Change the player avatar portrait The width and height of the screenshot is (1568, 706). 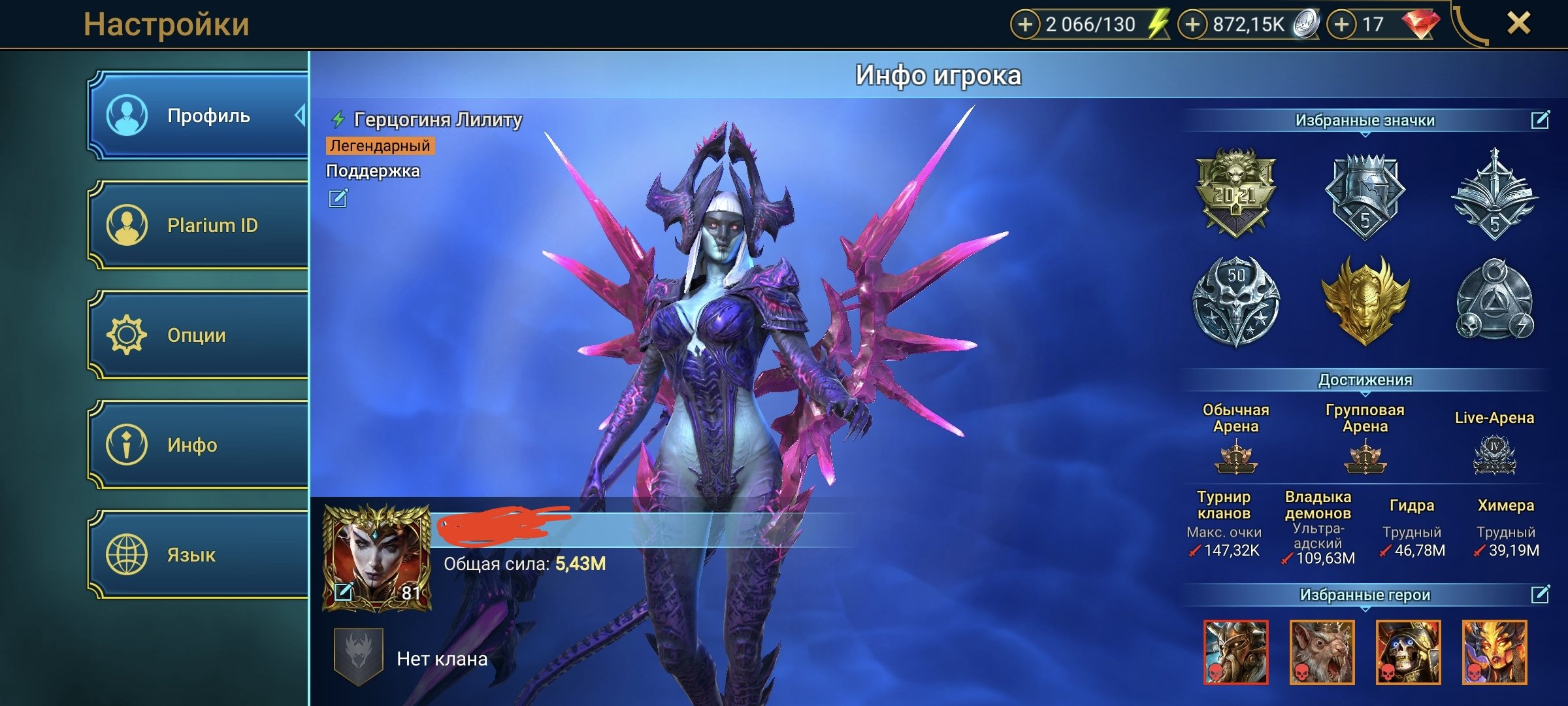pos(344,592)
